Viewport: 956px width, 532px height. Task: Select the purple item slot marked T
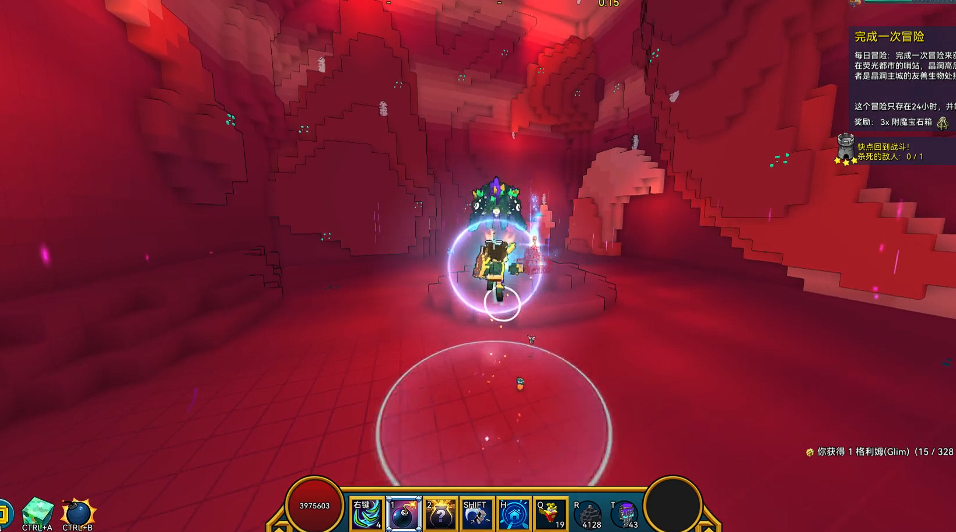pos(626,514)
